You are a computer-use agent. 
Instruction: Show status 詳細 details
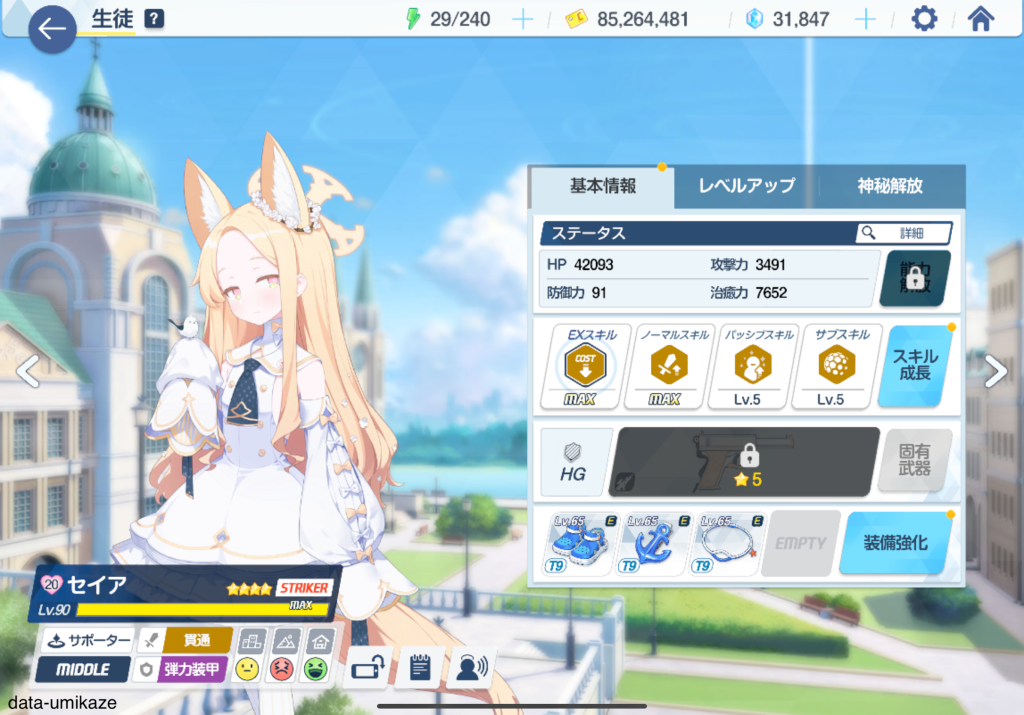click(x=902, y=233)
